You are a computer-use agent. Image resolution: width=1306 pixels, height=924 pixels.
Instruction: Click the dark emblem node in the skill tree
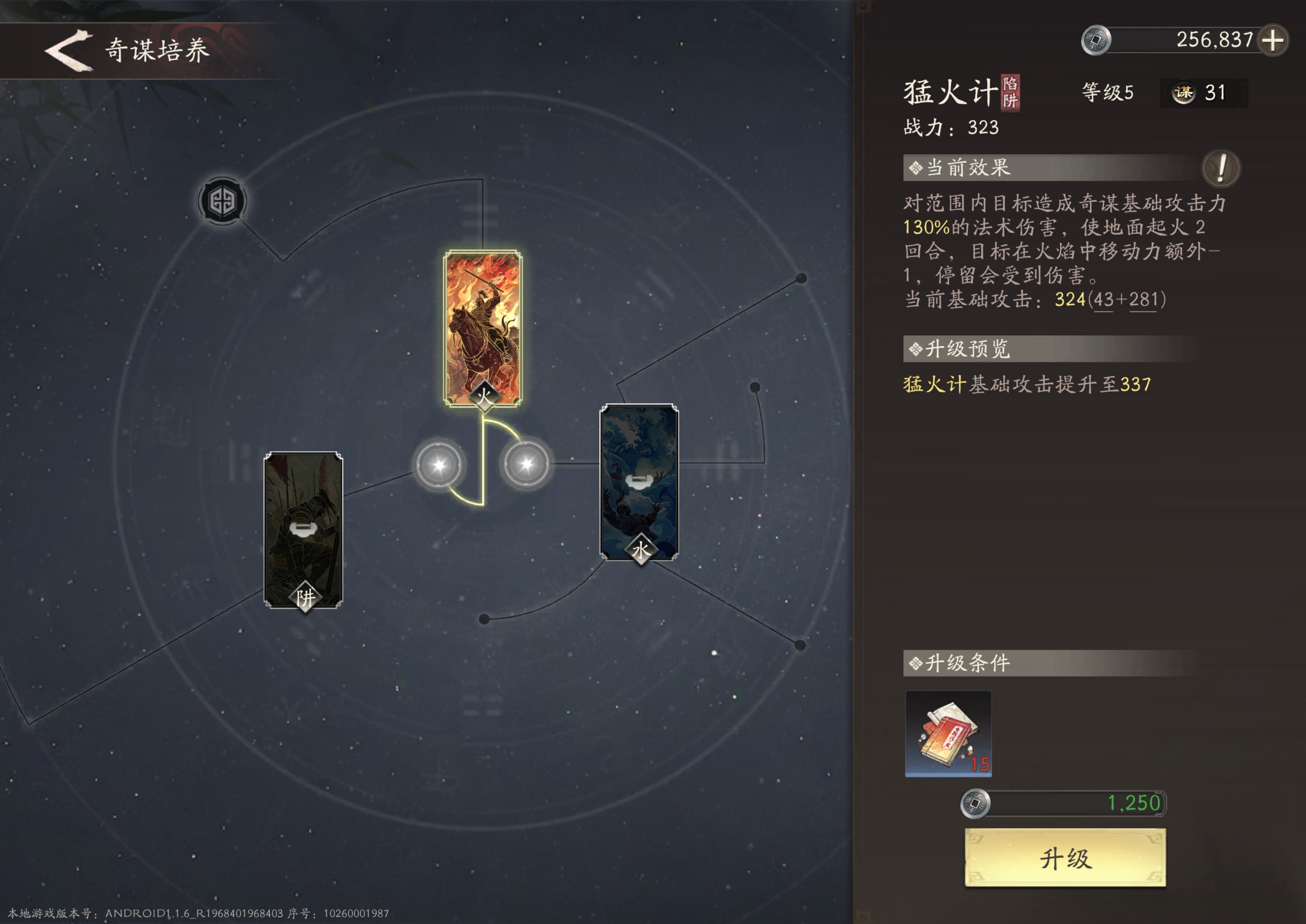tap(222, 202)
